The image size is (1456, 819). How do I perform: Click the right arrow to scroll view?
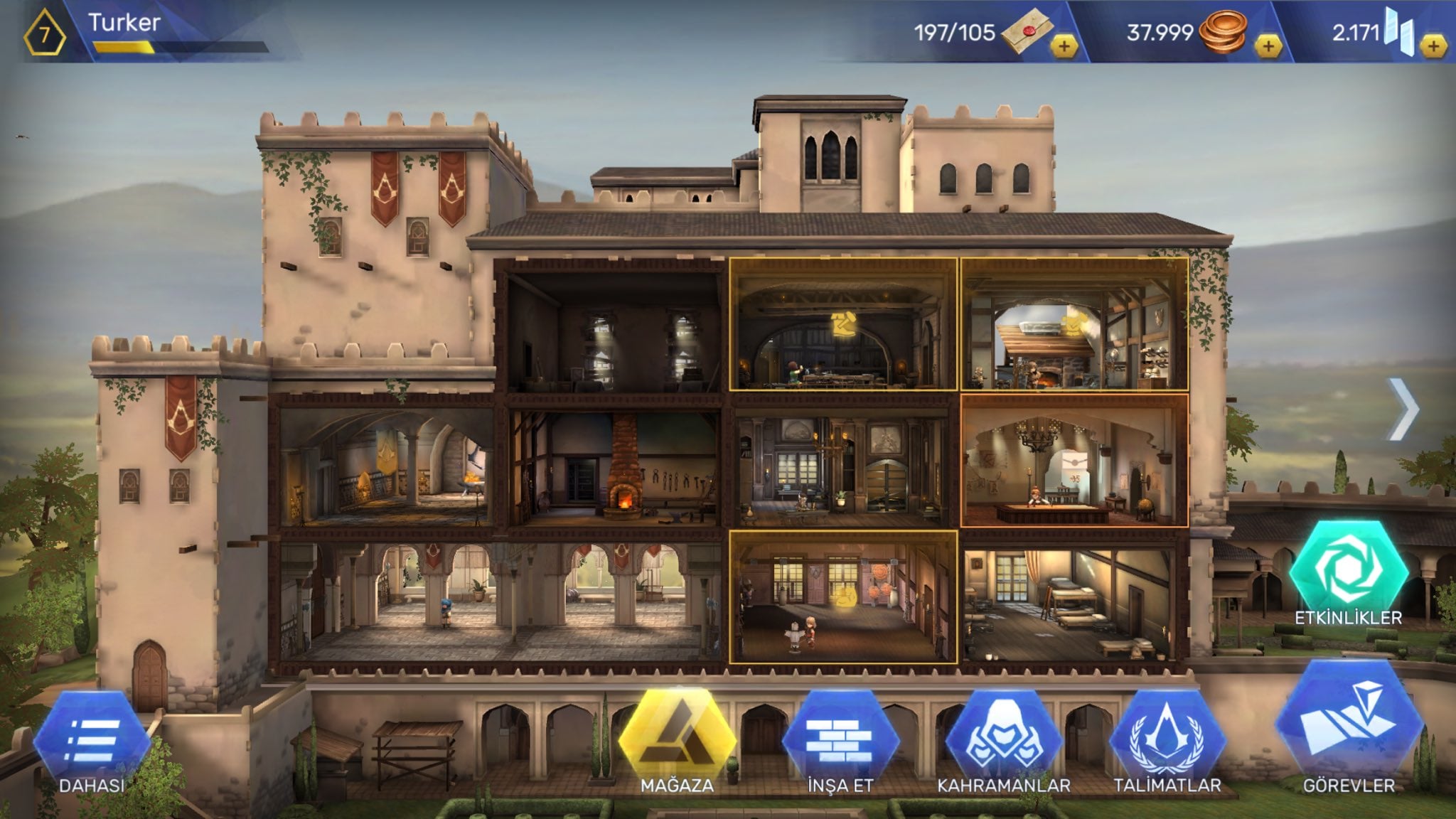coord(1403,410)
